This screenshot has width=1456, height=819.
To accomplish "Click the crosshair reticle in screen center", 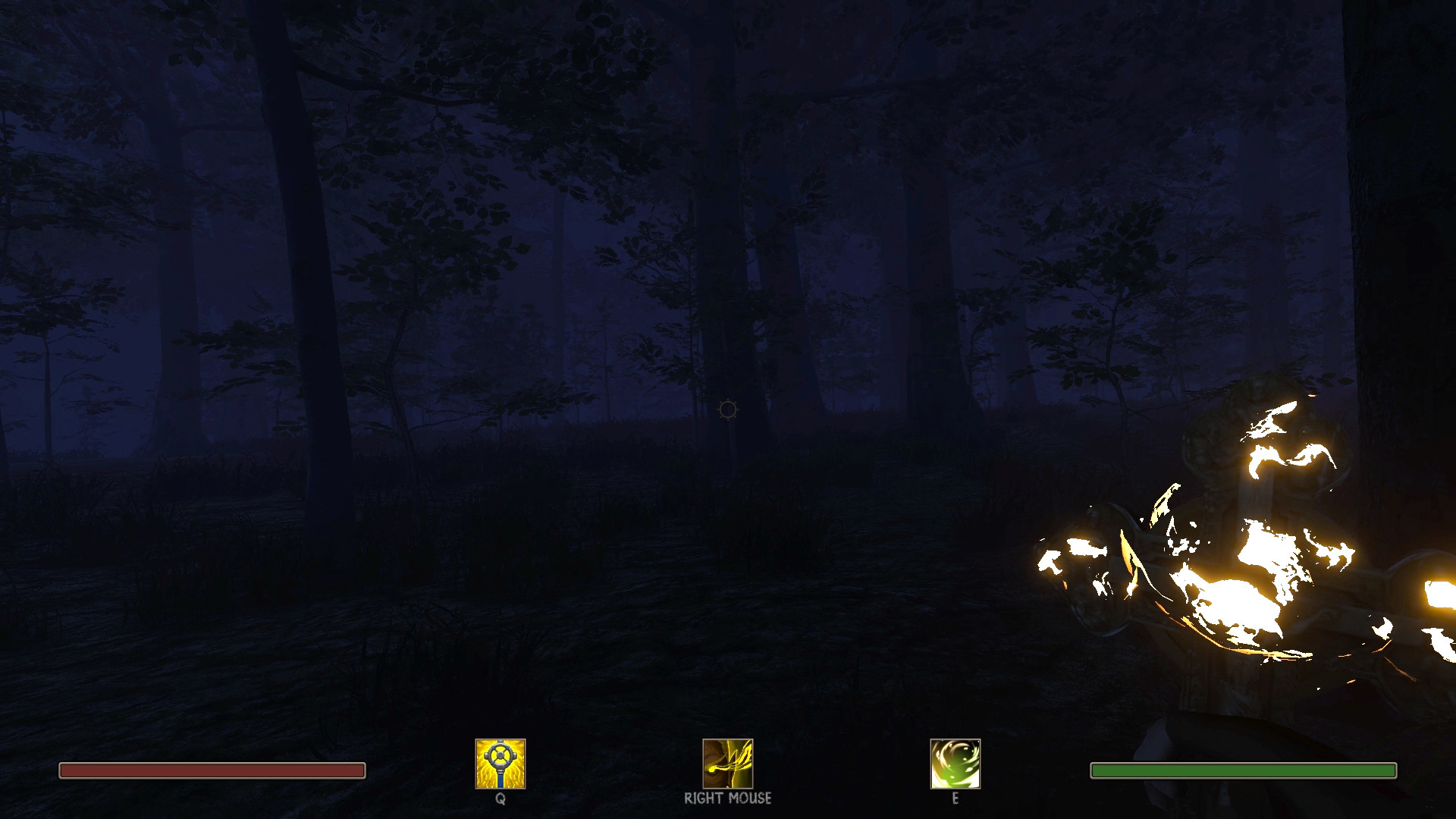I will (x=726, y=410).
